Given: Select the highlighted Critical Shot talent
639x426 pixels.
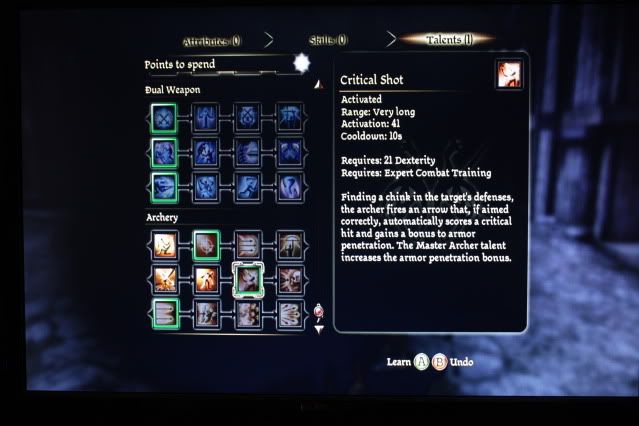Looking at the screenshot, I should pyautogui.click(x=247, y=280).
